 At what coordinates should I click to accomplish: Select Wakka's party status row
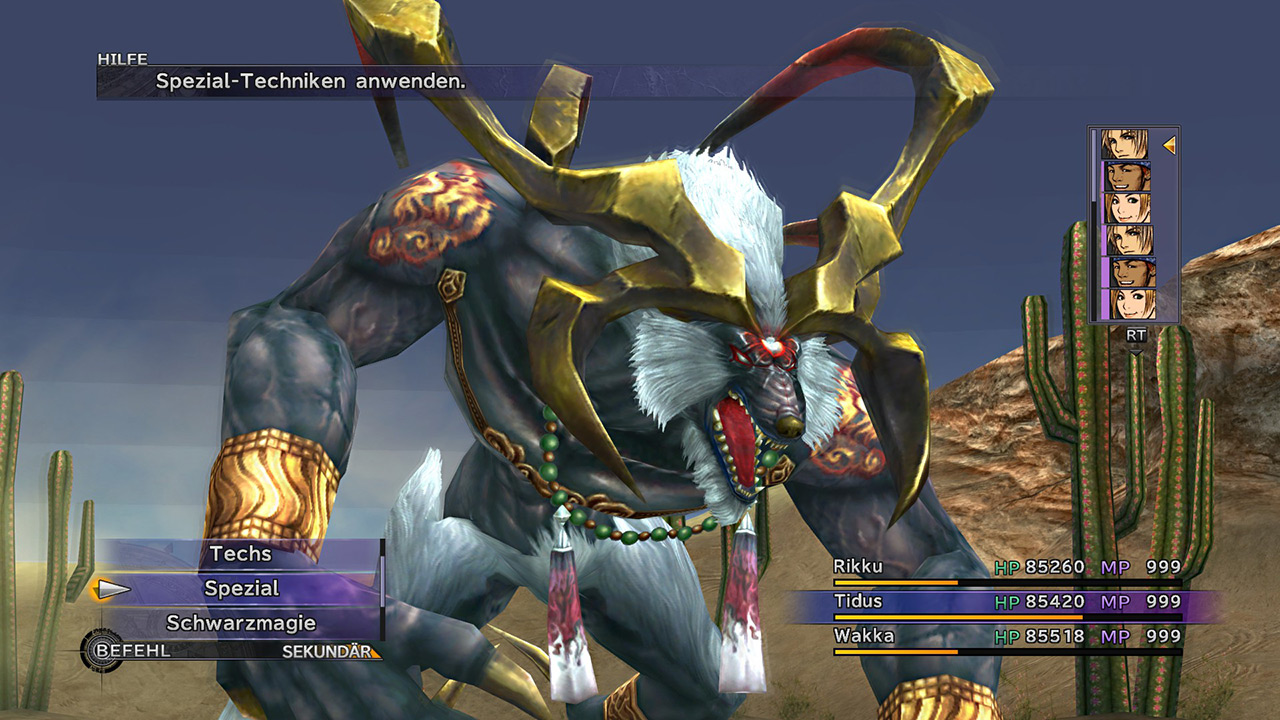(x=1006, y=637)
